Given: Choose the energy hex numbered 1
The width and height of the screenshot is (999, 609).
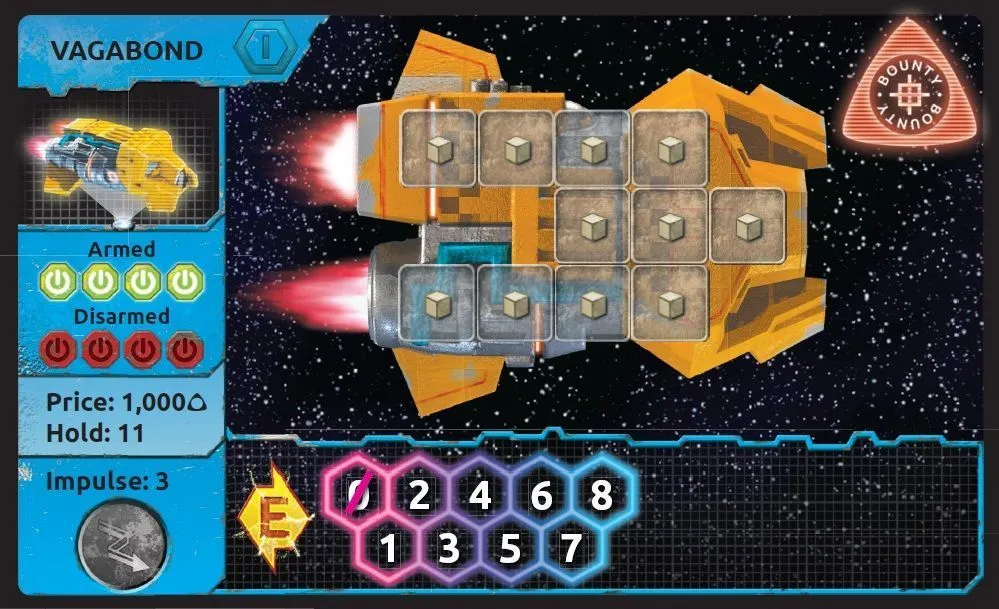Looking at the screenshot, I should pos(389,548).
